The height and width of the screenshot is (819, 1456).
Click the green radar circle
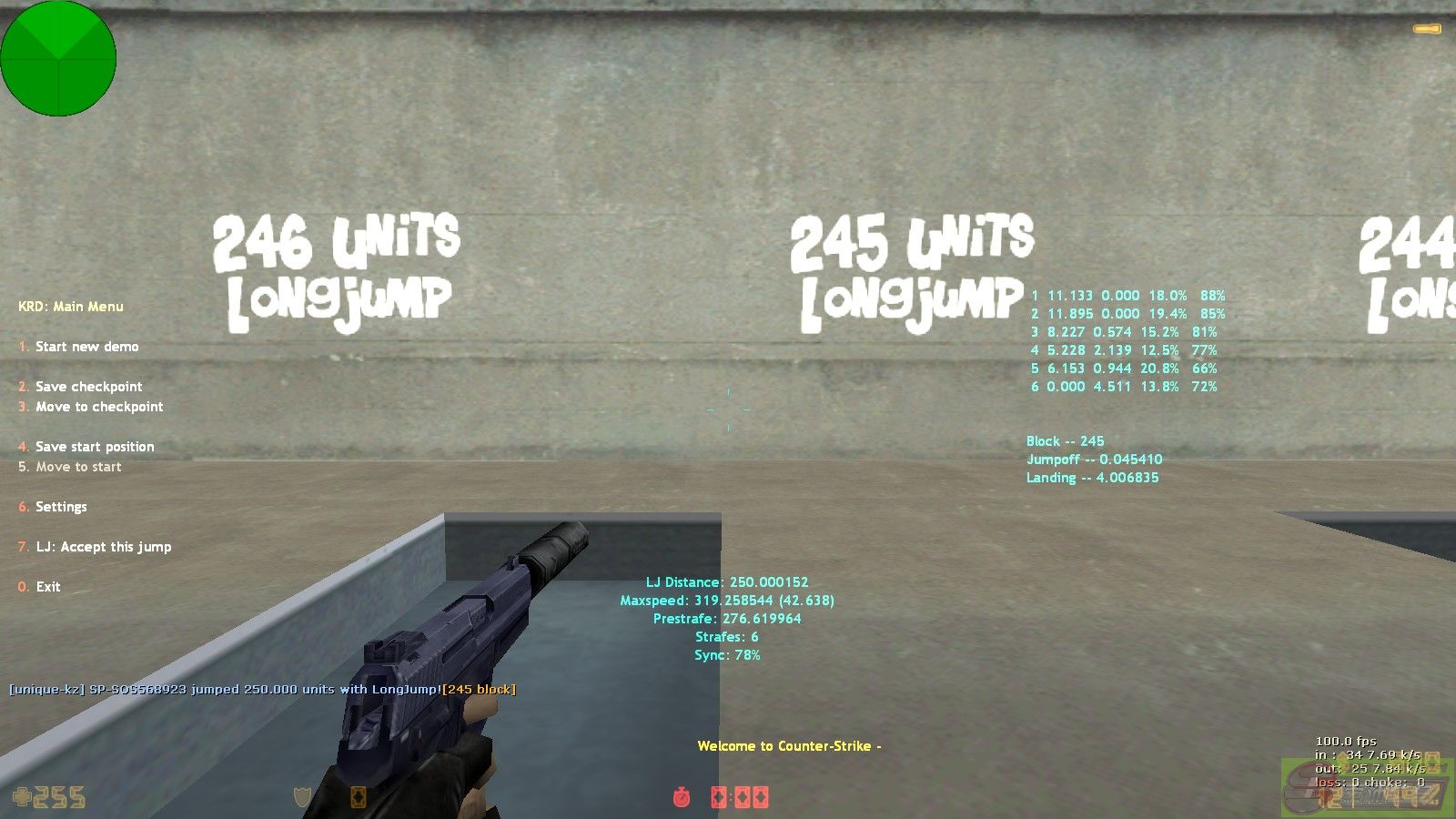58,58
